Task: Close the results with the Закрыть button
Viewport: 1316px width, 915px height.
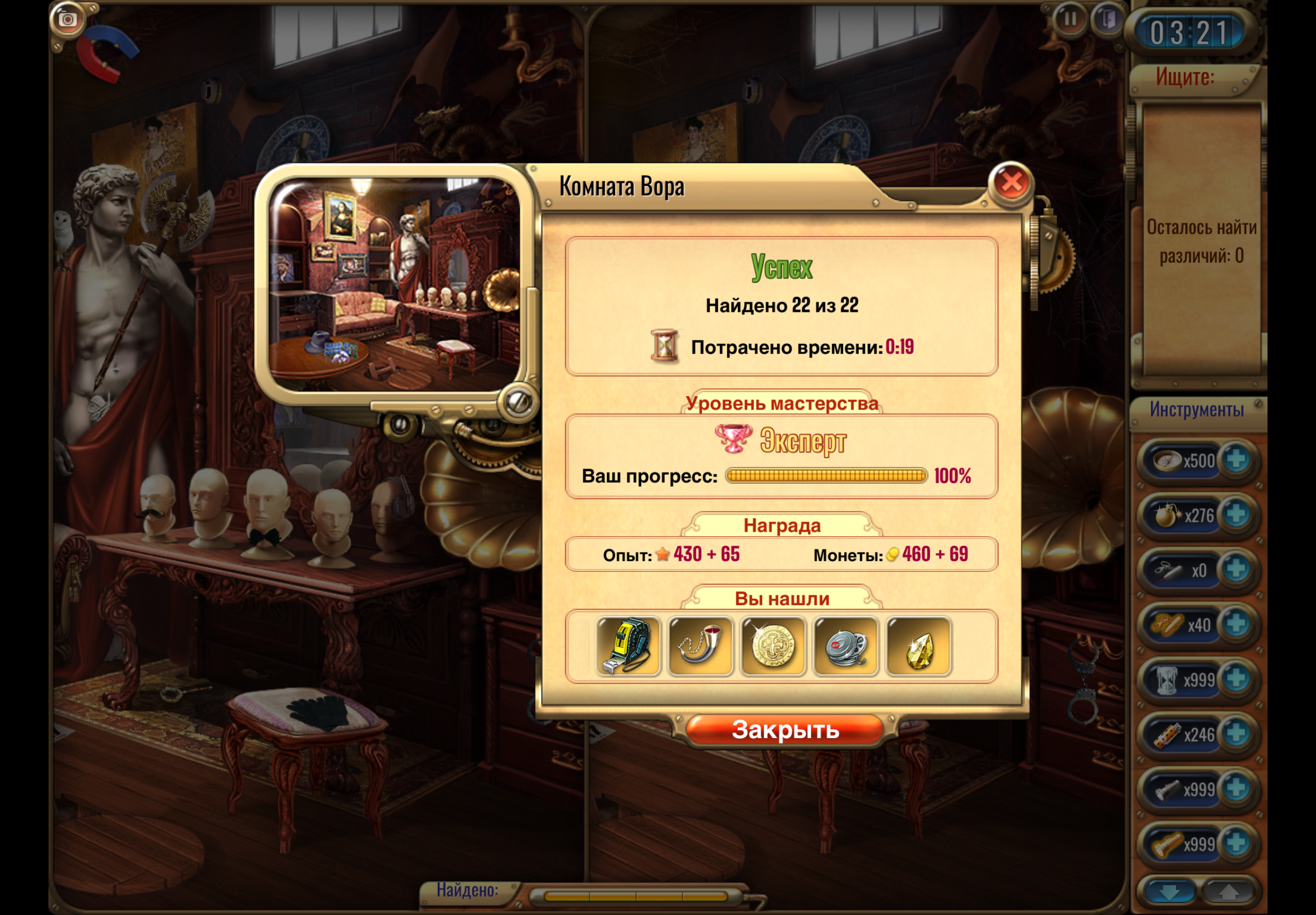Action: (x=785, y=730)
